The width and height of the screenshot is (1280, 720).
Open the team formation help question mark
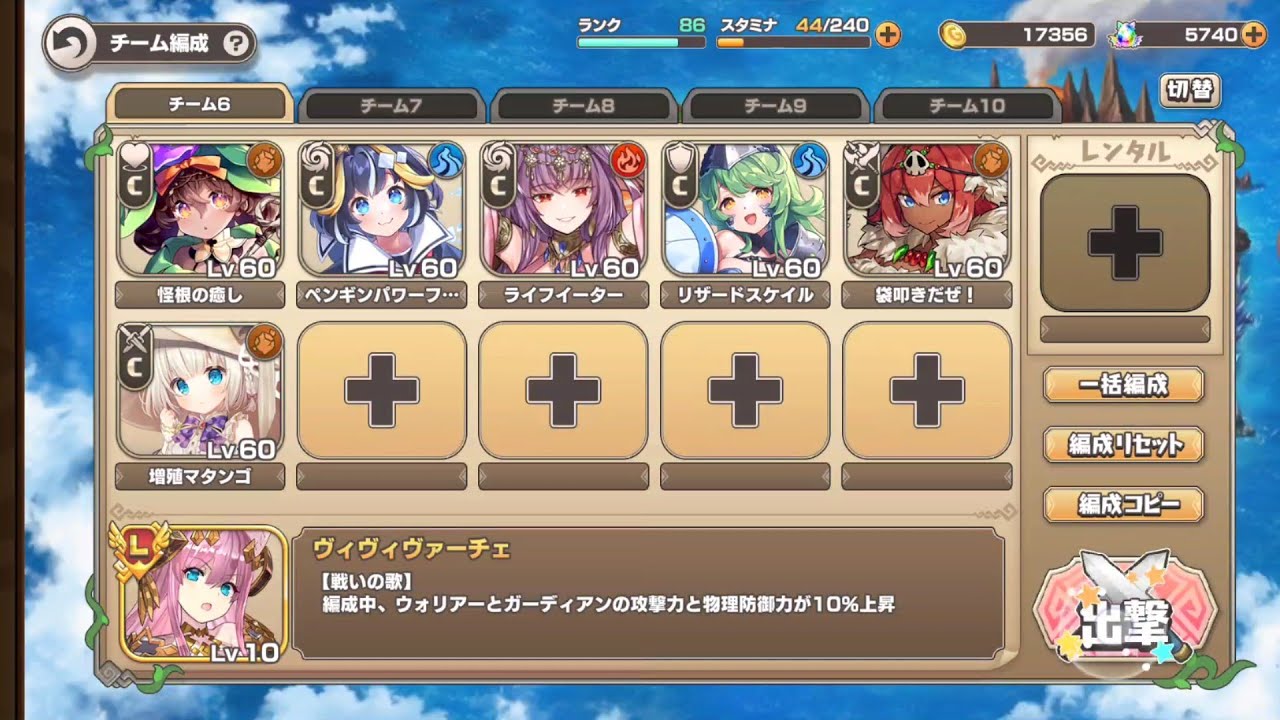(236, 44)
